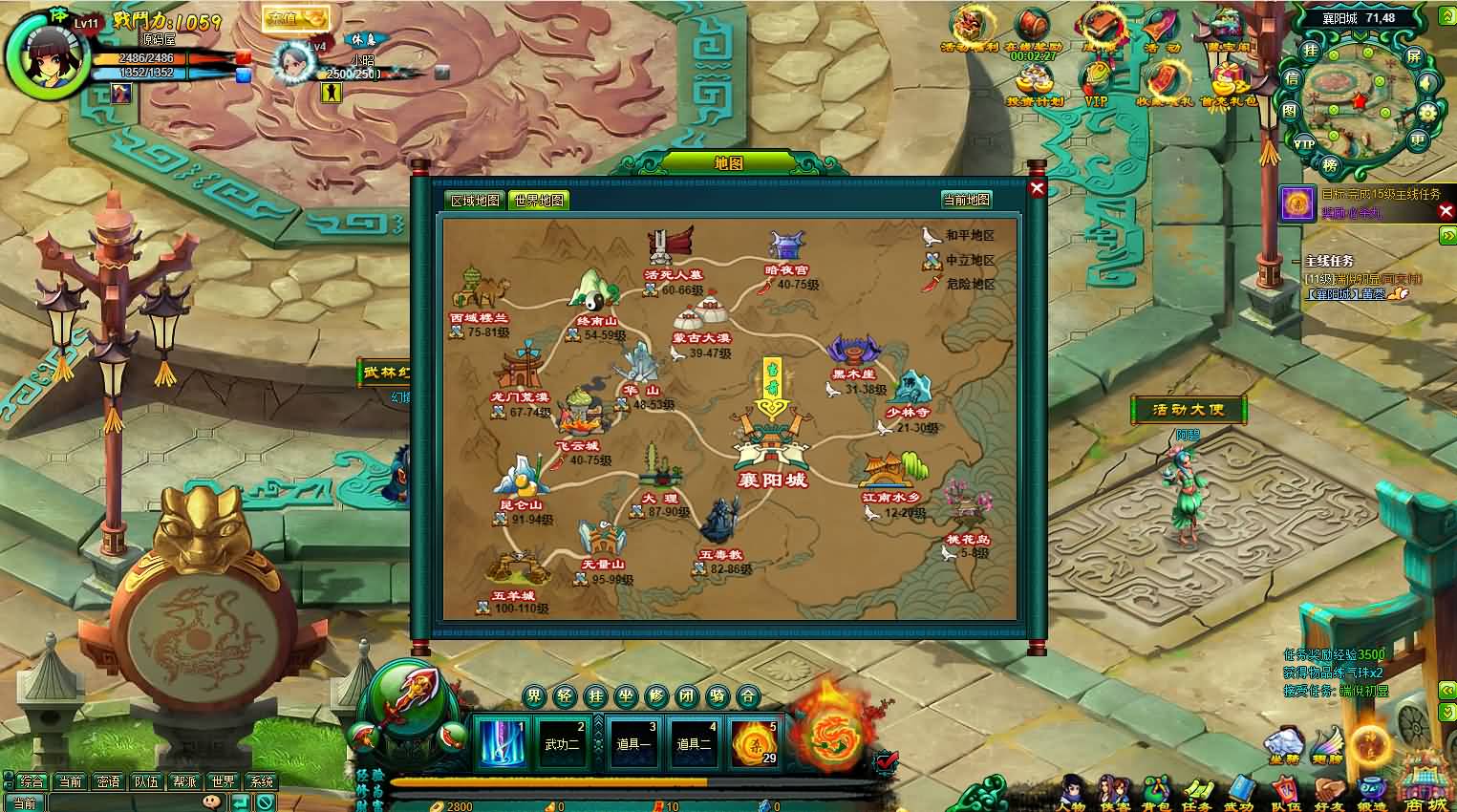
Task: Switch to the 区域地图 tab
Action: (x=478, y=200)
